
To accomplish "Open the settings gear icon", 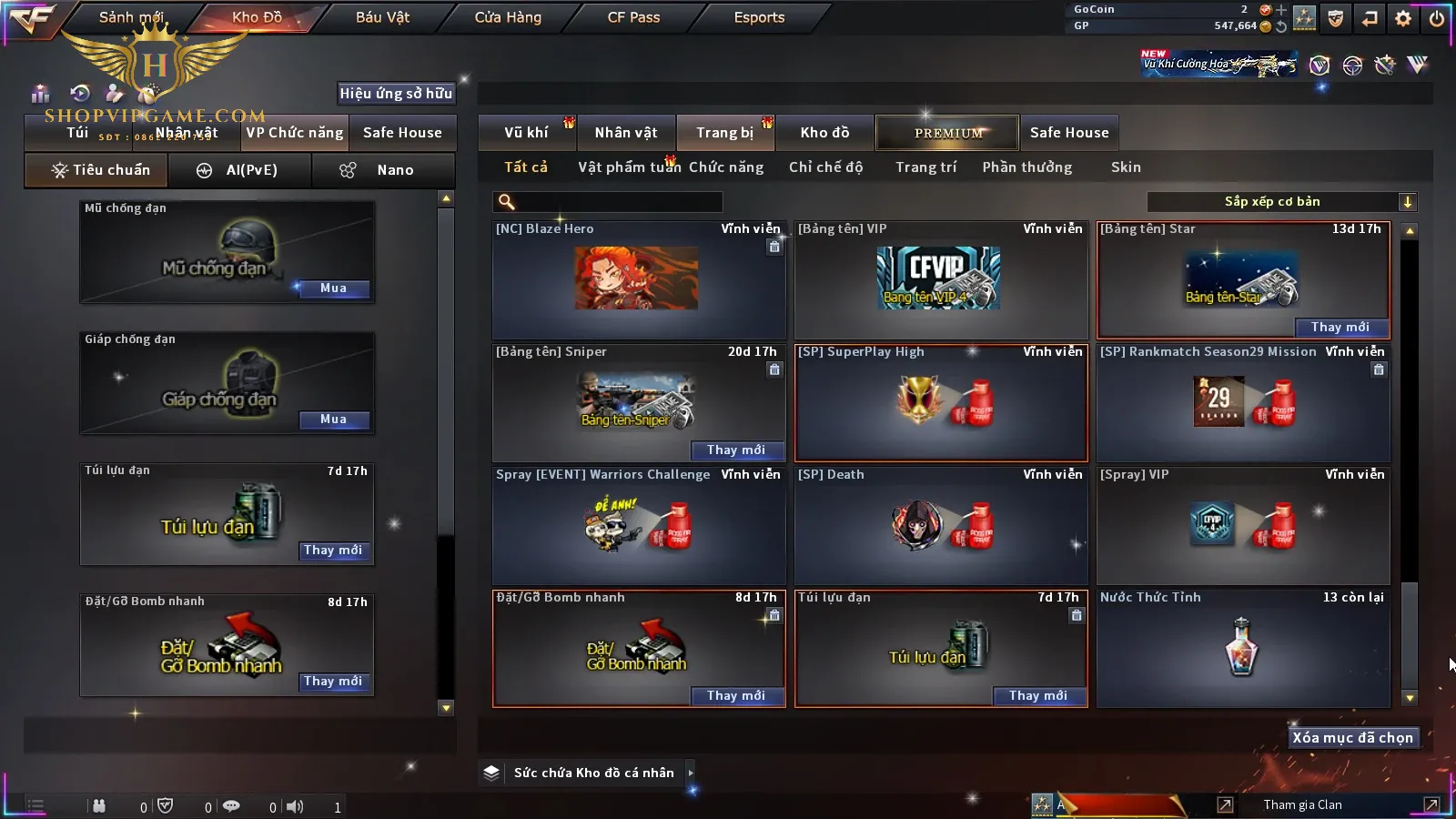I will [x=1403, y=18].
